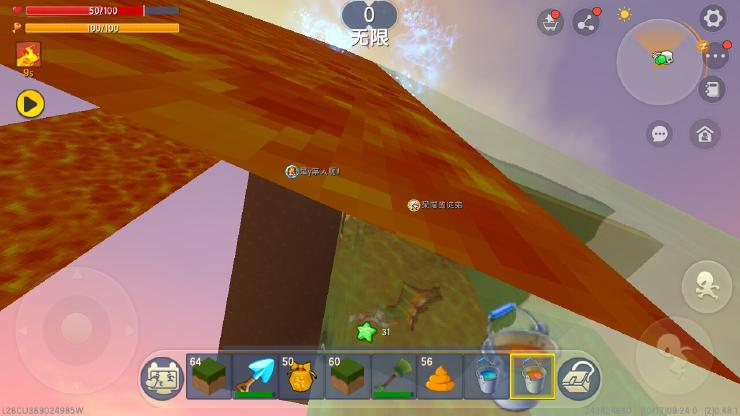Tap the home house icon
Image resolution: width=740 pixels, height=416 pixels.
click(x=704, y=133)
